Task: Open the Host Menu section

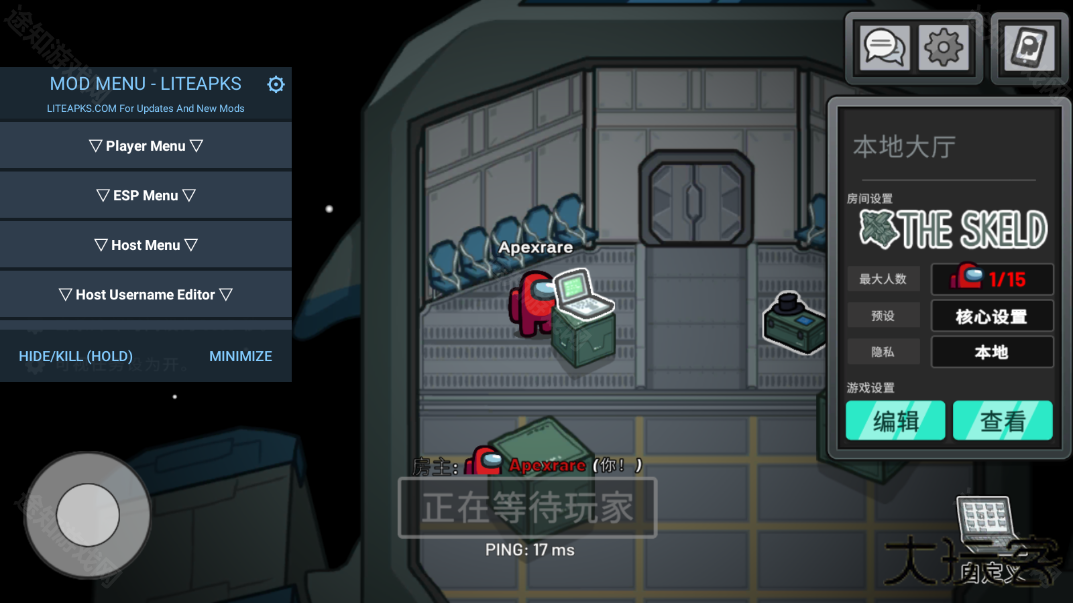Action: click(146, 245)
